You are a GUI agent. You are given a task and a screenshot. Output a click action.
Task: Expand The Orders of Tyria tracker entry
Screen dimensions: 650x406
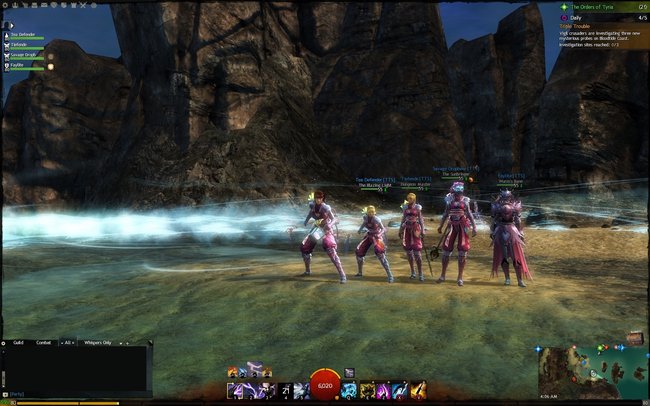[x=599, y=6]
